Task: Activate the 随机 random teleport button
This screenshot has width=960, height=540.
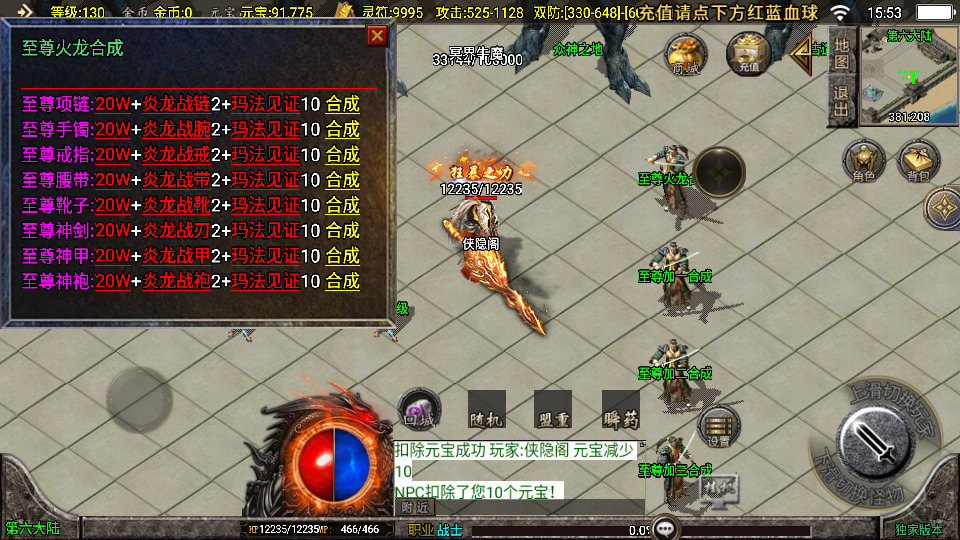Action: [487, 409]
